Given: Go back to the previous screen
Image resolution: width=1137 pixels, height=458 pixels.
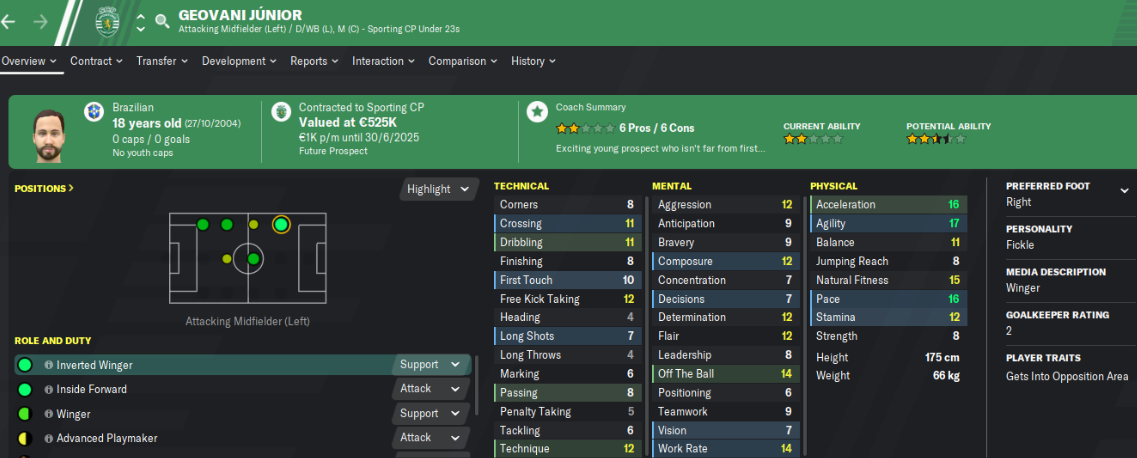Looking at the screenshot, I should click(x=9, y=21).
